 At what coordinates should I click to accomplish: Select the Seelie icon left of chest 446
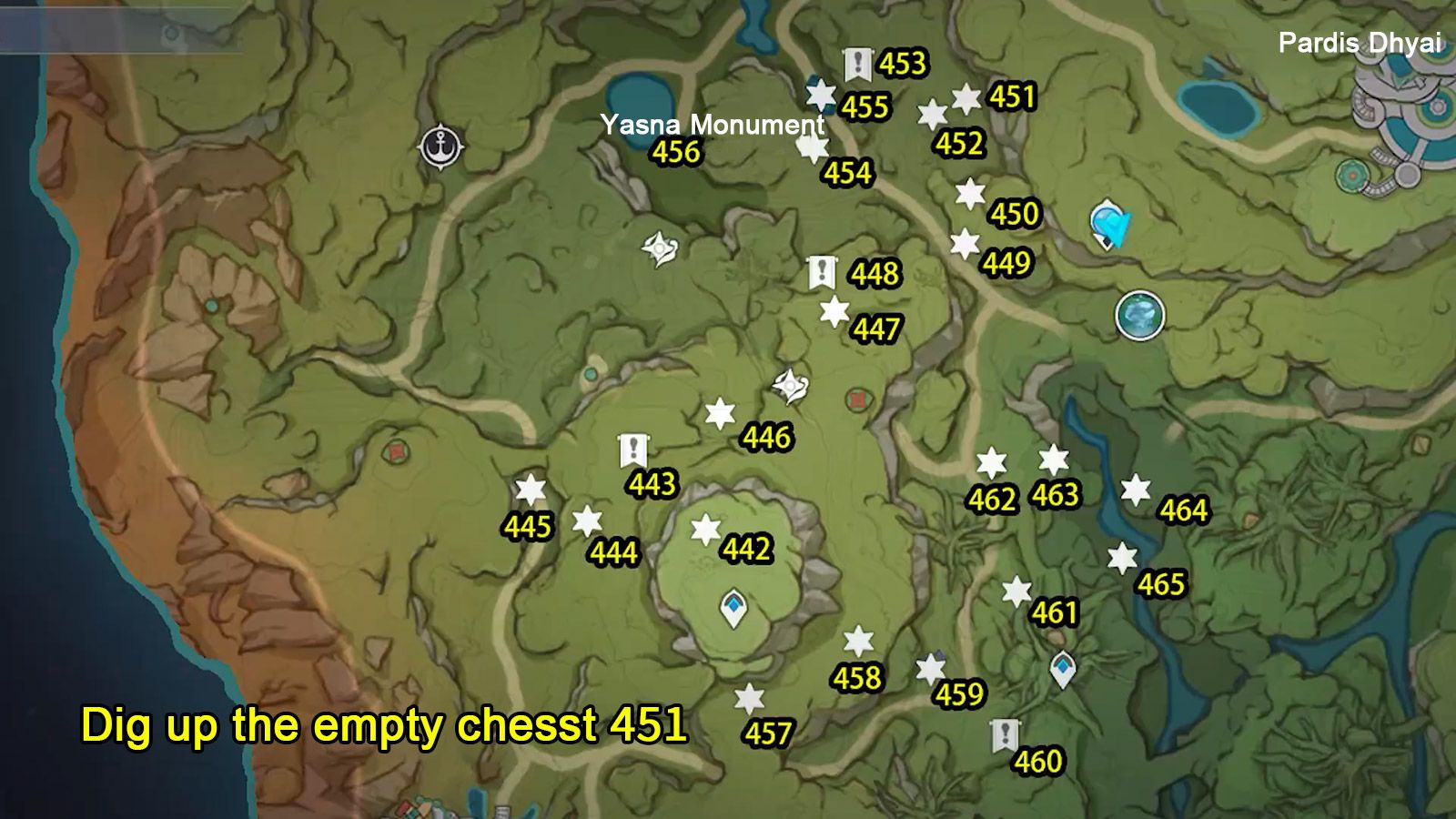(x=788, y=385)
